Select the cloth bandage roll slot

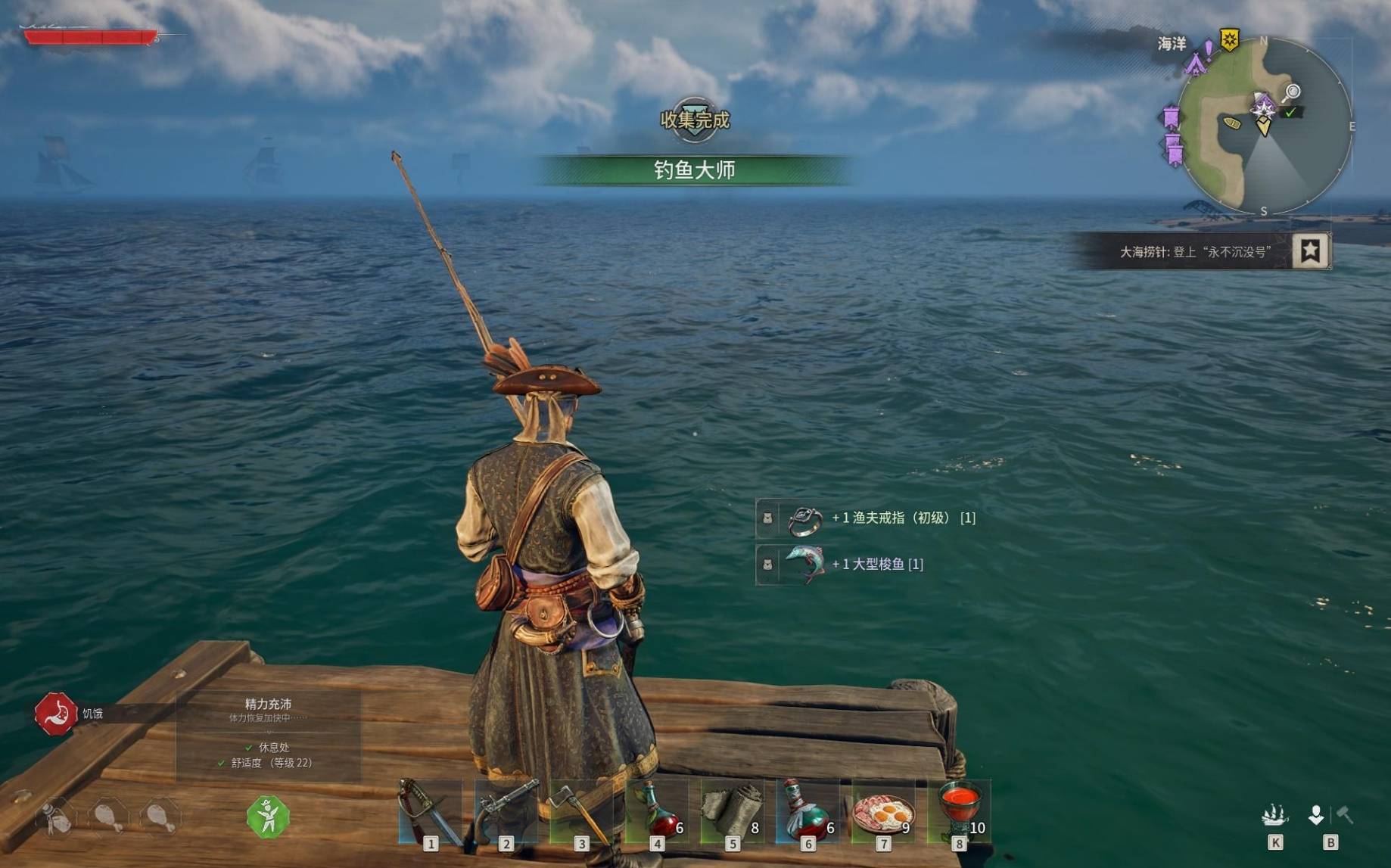(731, 811)
